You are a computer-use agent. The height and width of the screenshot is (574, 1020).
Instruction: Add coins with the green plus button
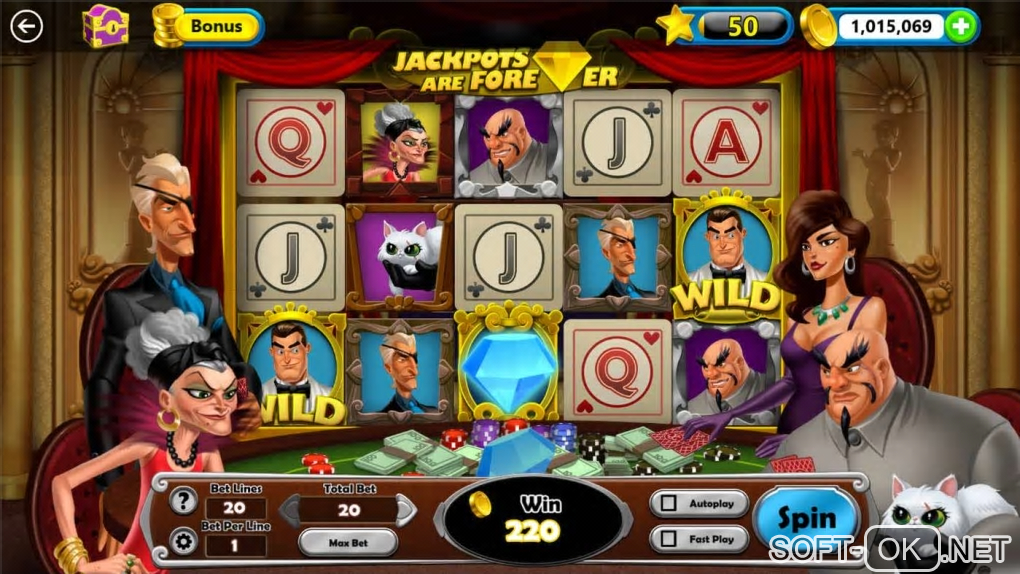click(960, 27)
